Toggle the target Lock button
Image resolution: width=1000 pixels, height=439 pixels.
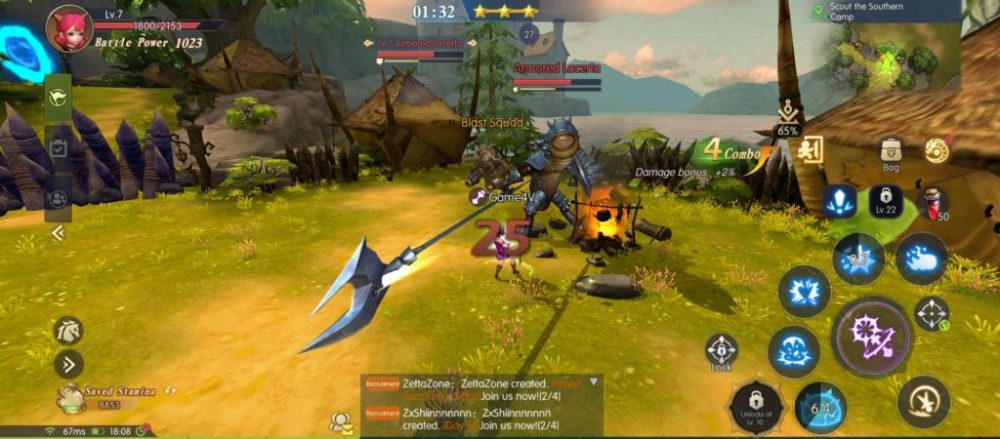[721, 350]
